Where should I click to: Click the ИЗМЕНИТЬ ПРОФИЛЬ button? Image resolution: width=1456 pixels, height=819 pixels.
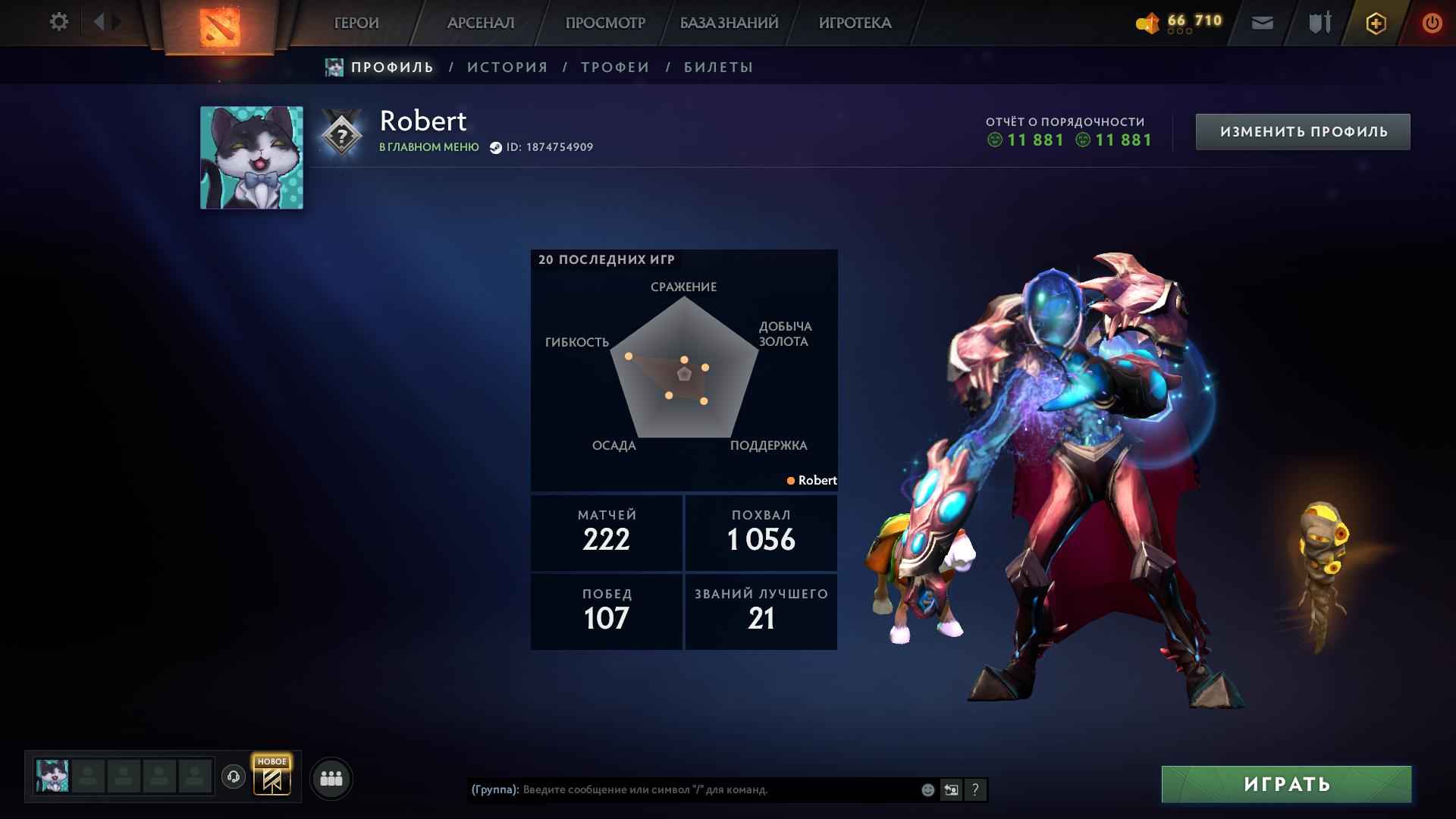[x=1302, y=130]
